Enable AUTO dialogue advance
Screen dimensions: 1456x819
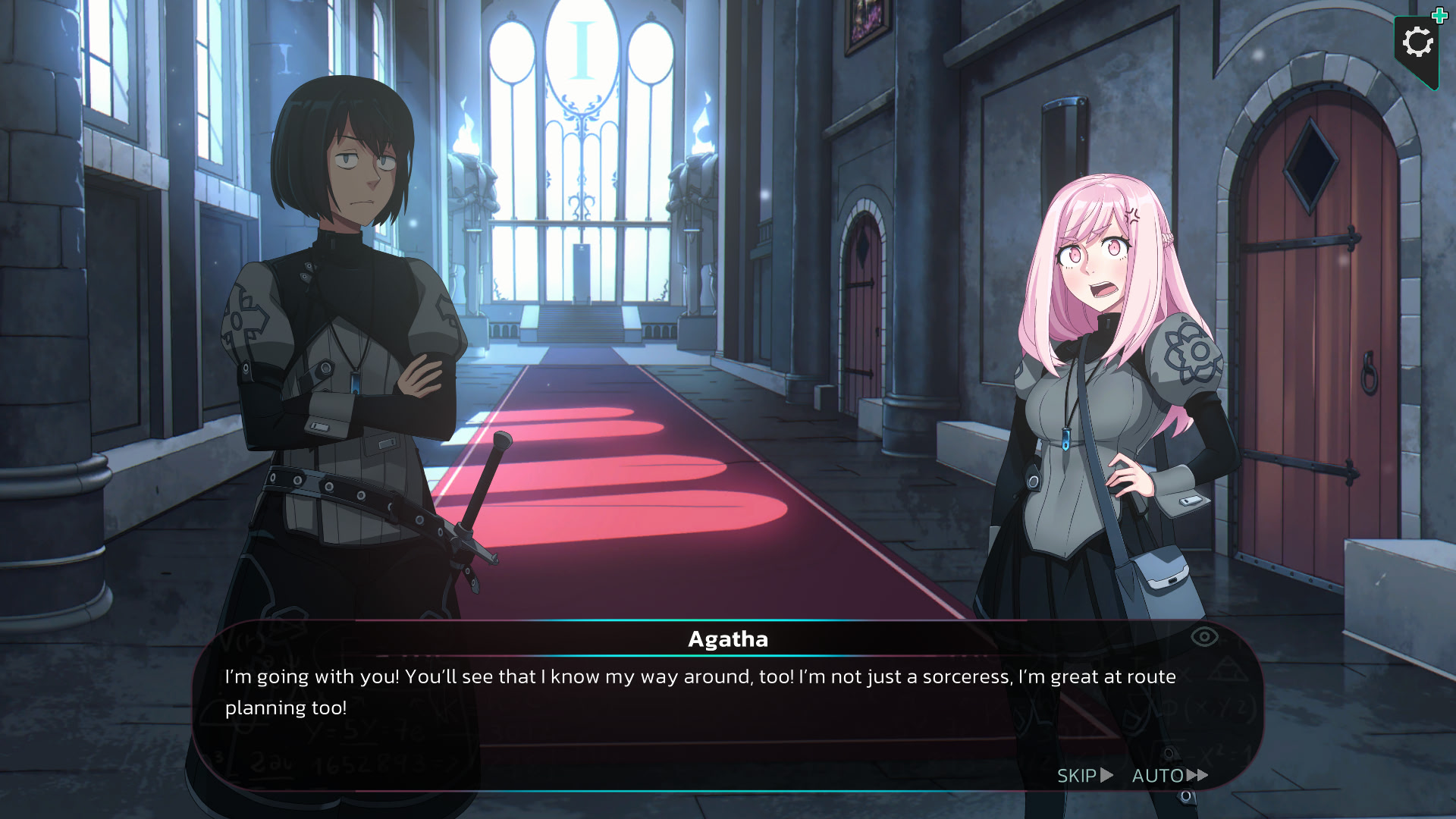[x=1169, y=776]
